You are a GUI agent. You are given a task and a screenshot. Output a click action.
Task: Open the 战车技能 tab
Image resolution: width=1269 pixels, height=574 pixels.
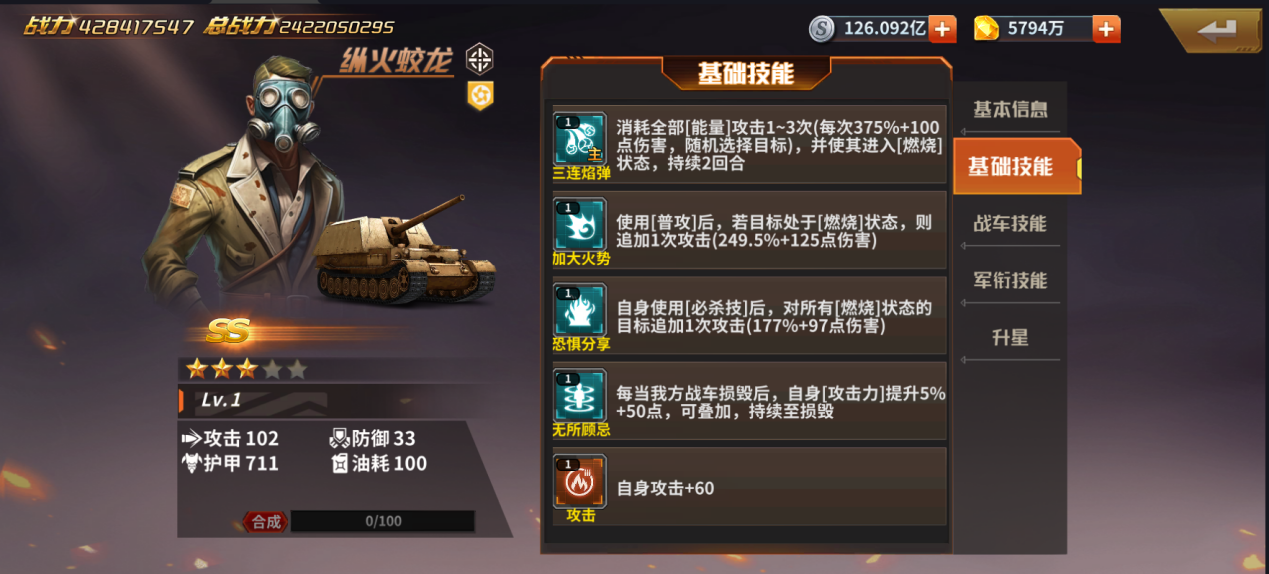tap(1010, 223)
